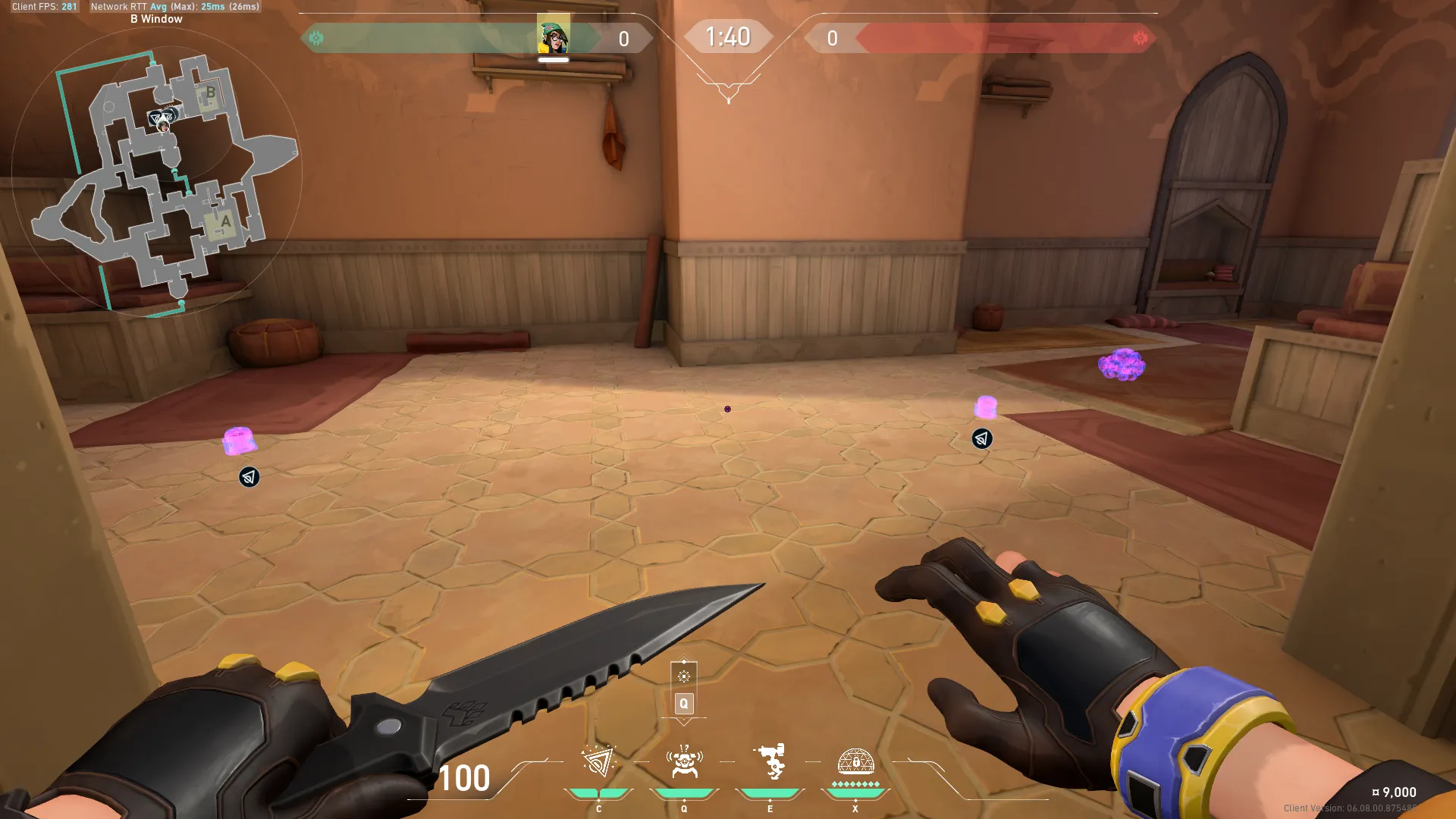The width and height of the screenshot is (1456, 819).
Task: Click the minimap
Action: tap(157, 174)
